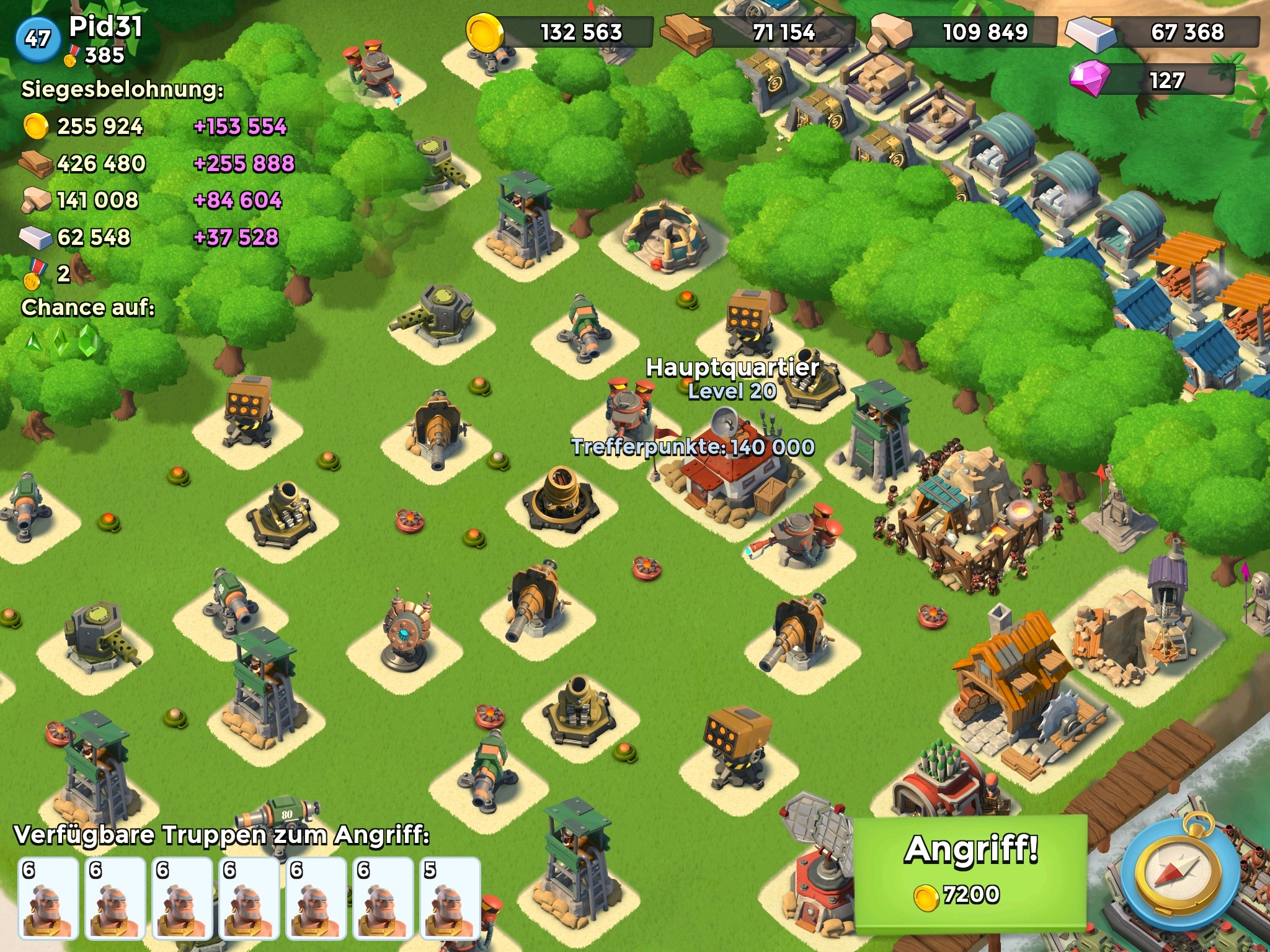
Task: Select the troop card showing 5 units
Action: pos(450,897)
